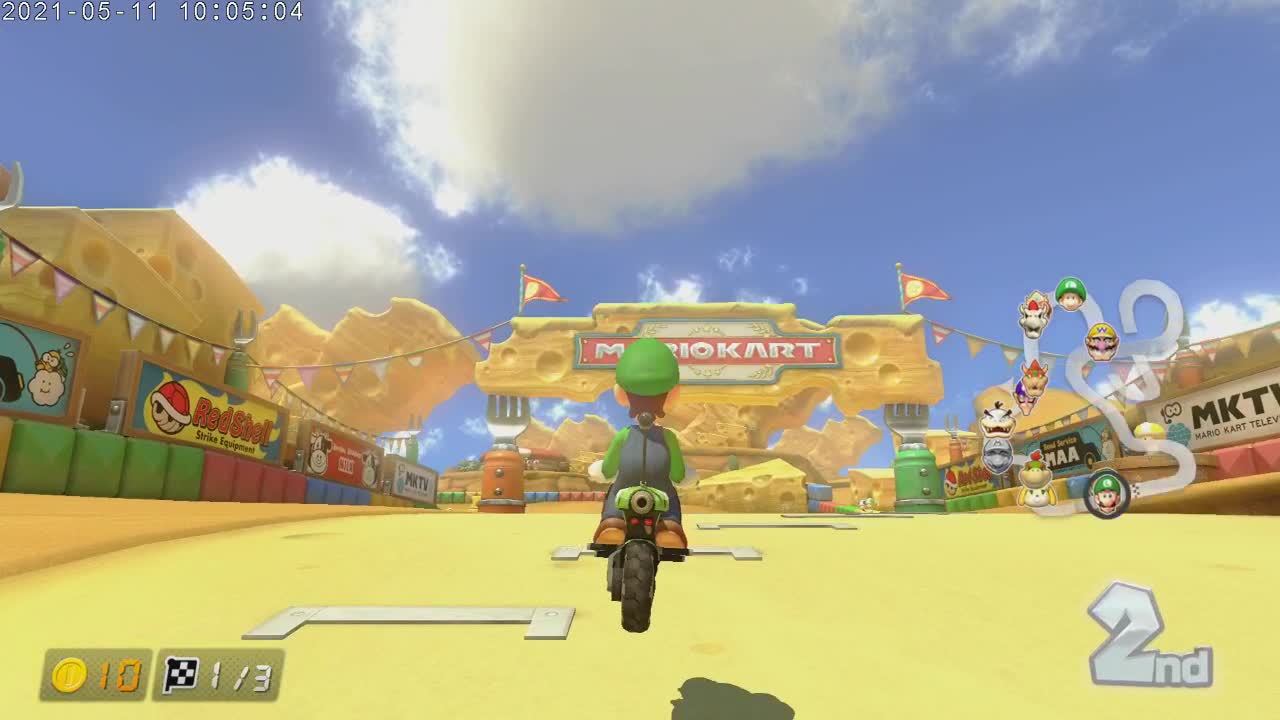
Task: Click Metal Mario's silver icon on the map
Action: (996, 455)
